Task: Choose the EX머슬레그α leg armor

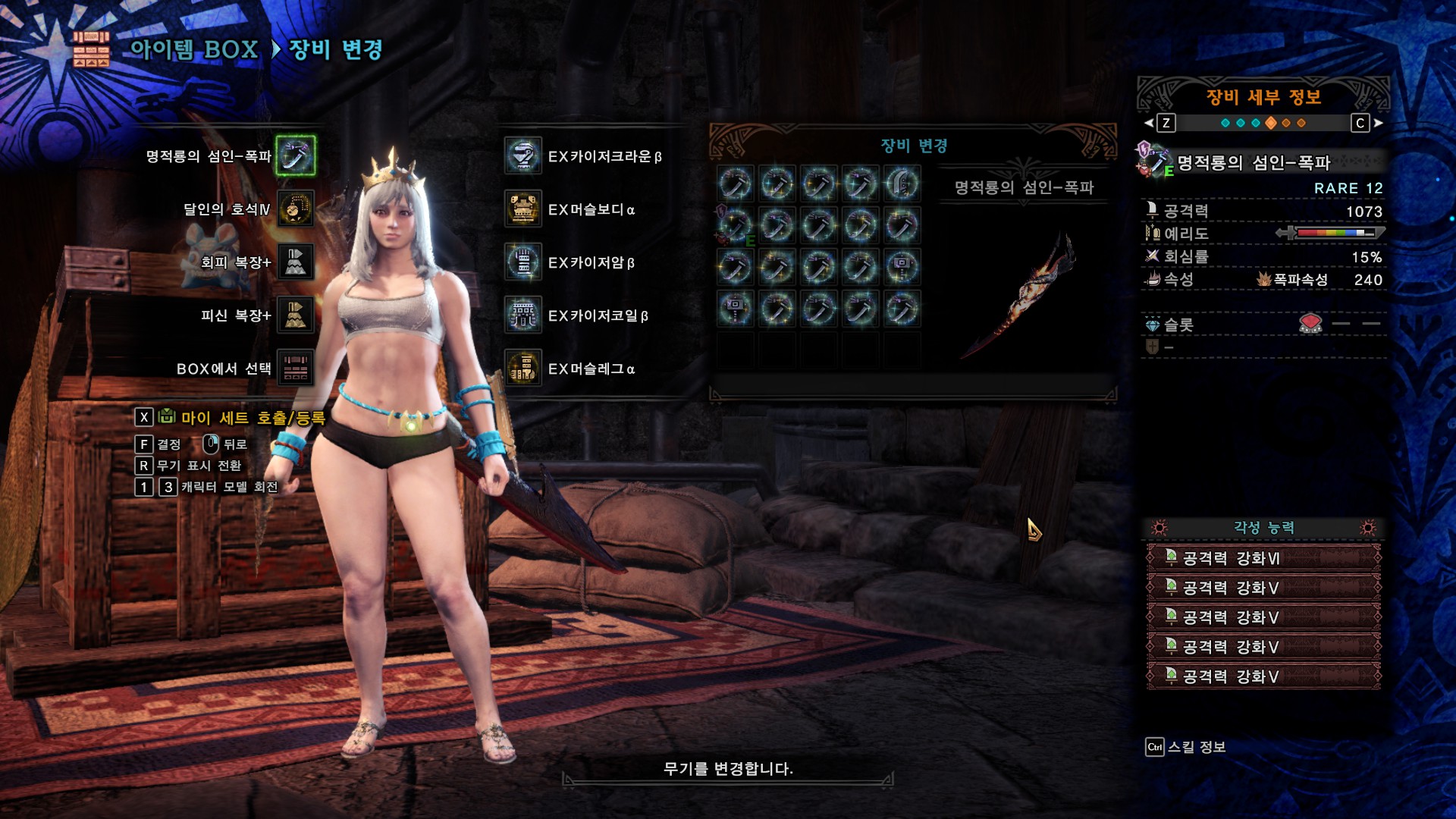Action: [x=523, y=369]
